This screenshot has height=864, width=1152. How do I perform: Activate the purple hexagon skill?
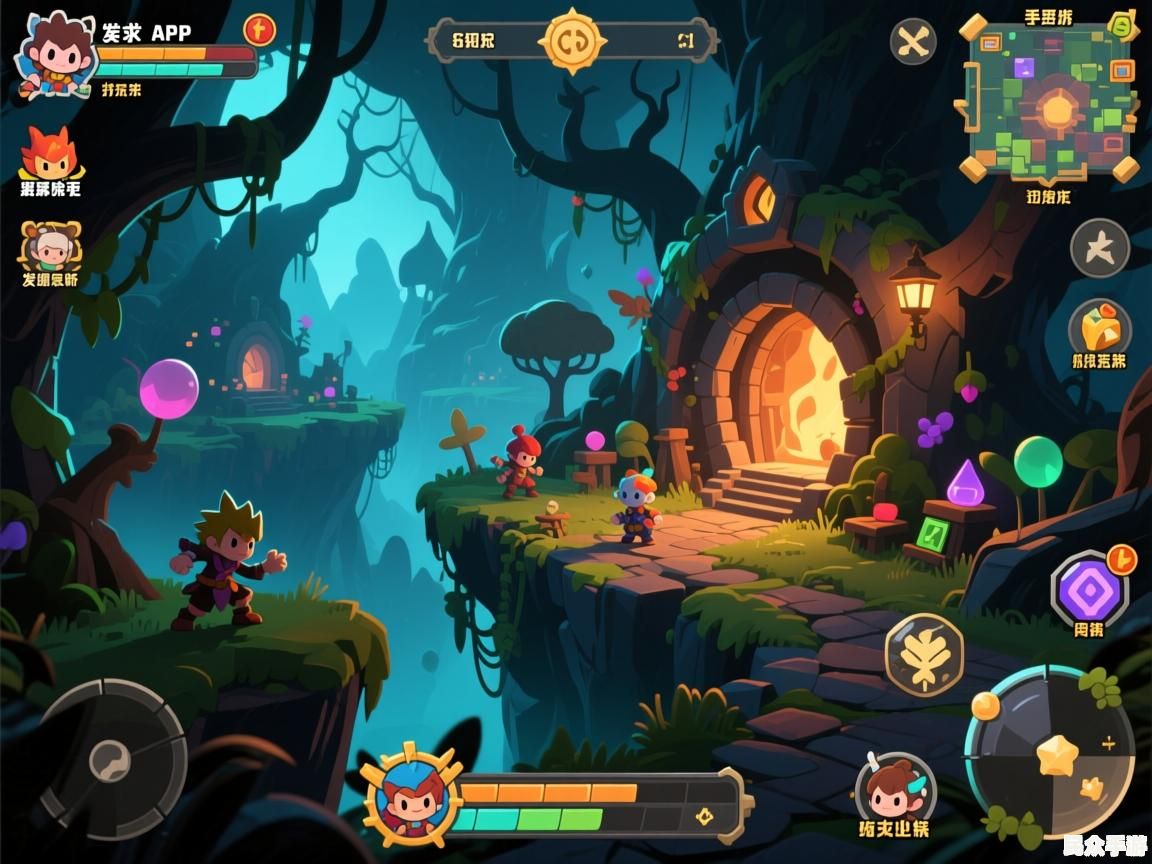tap(1088, 589)
